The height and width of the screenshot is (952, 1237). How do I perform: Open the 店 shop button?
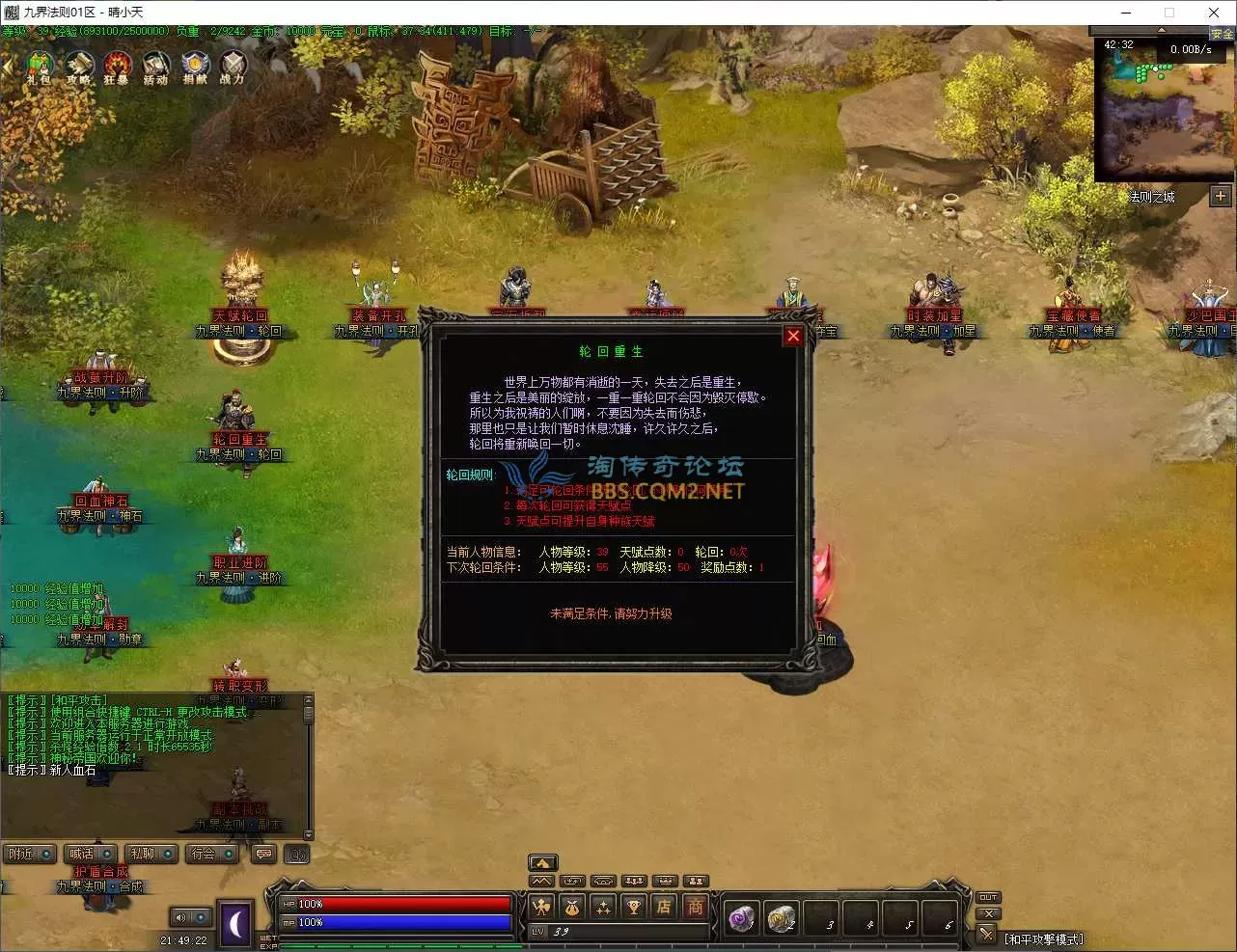[x=664, y=907]
